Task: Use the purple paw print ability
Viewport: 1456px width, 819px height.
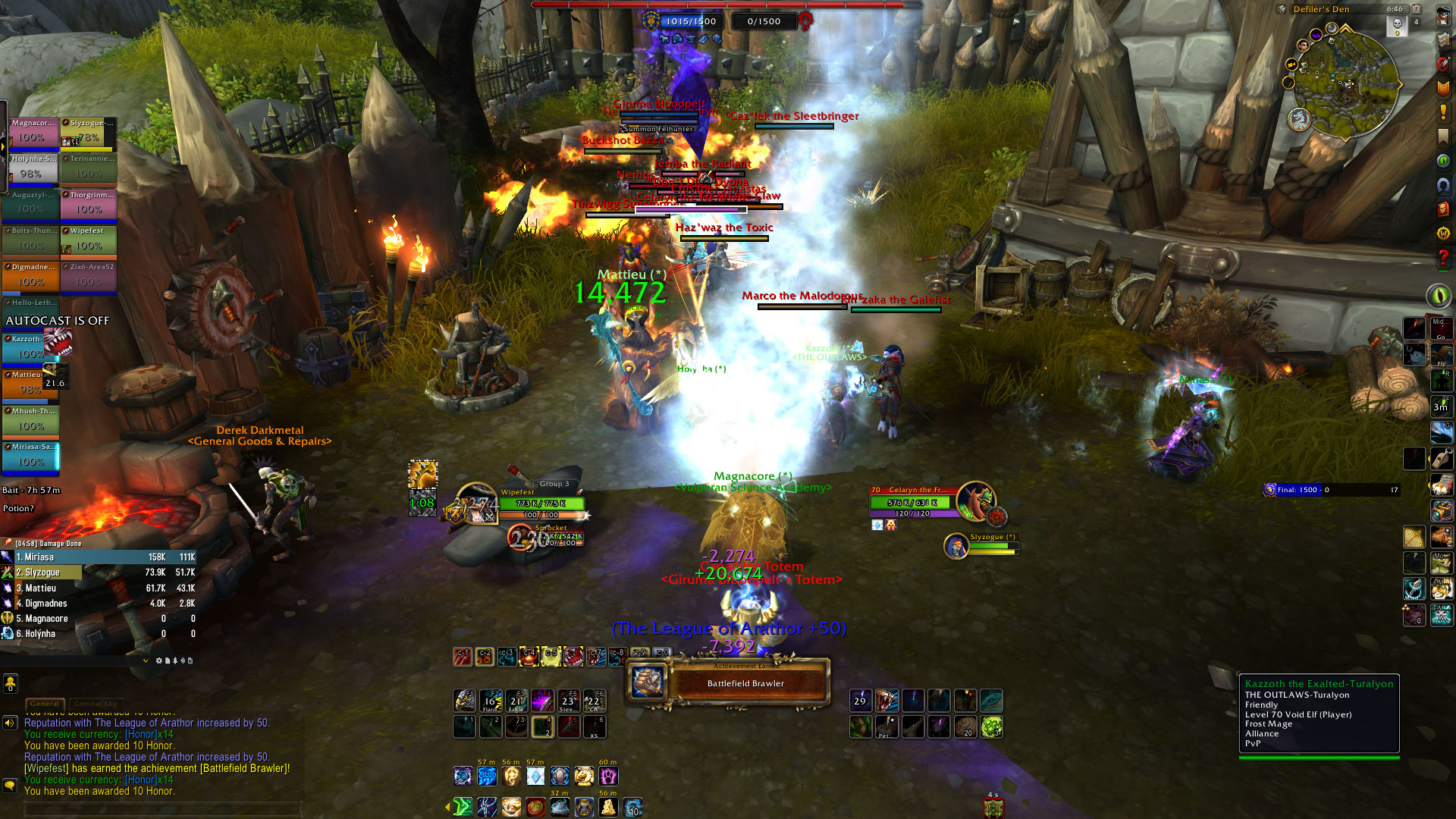Action: [x=609, y=776]
